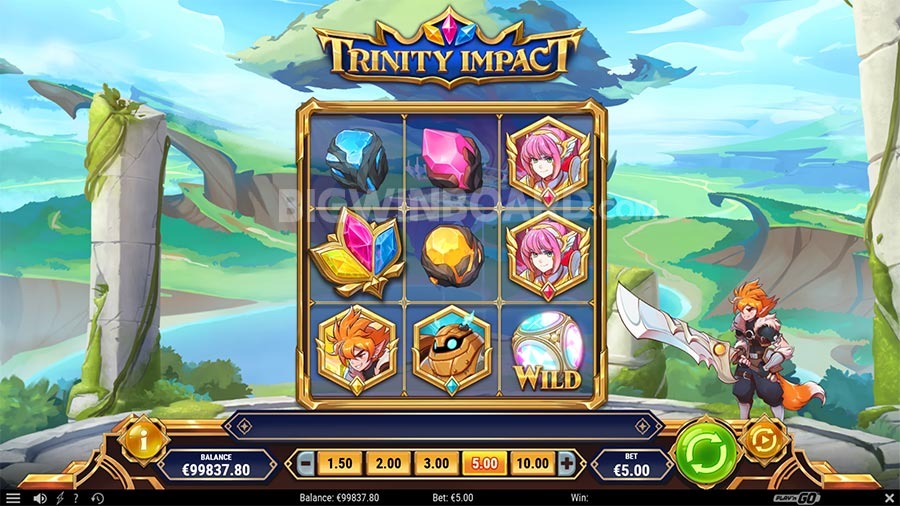Open the hamburger menu
900x506 pixels.
point(13,497)
